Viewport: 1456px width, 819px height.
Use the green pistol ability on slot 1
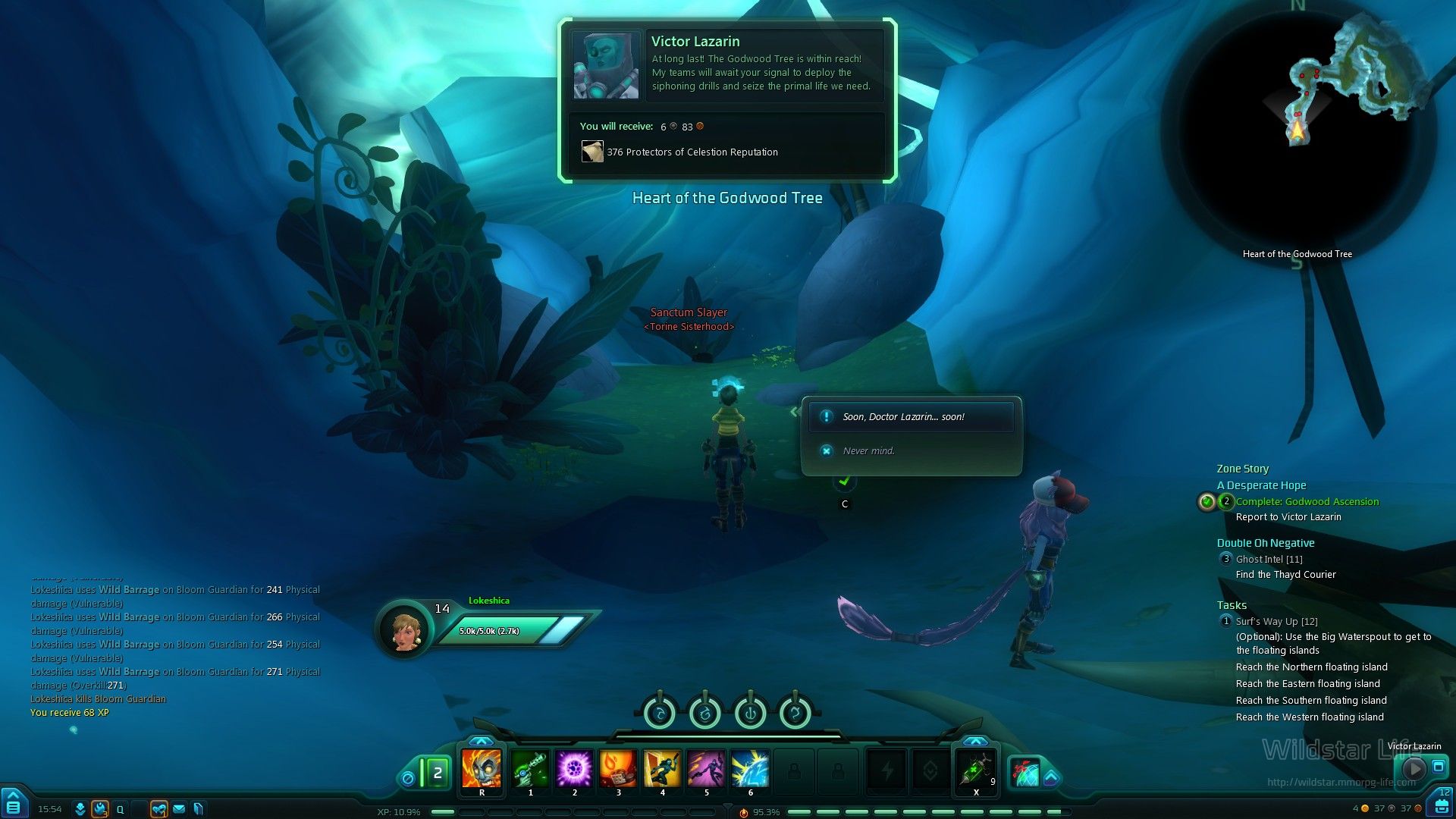pos(530,769)
